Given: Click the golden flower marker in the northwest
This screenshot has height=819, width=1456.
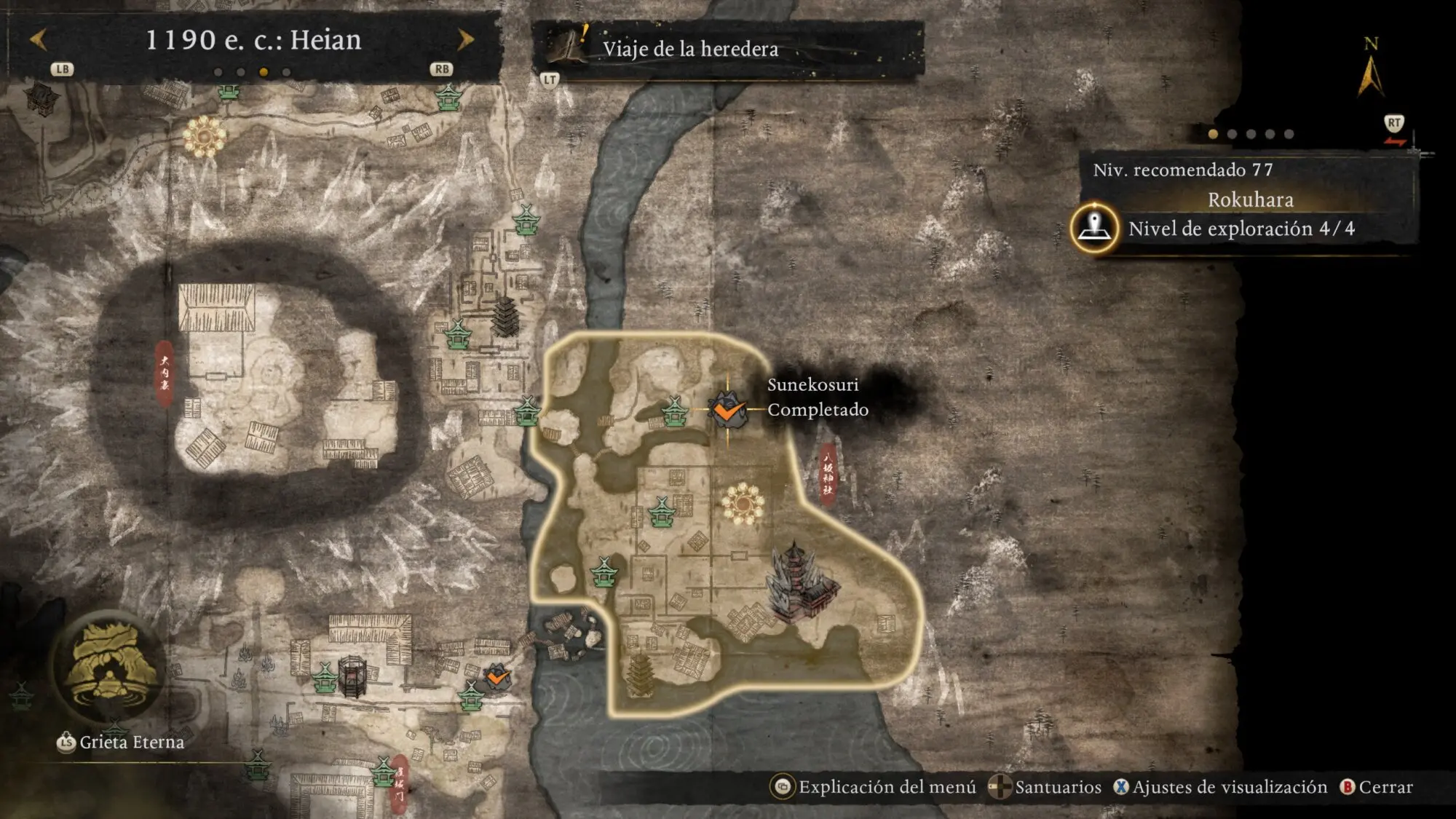Looking at the screenshot, I should pos(205,136).
